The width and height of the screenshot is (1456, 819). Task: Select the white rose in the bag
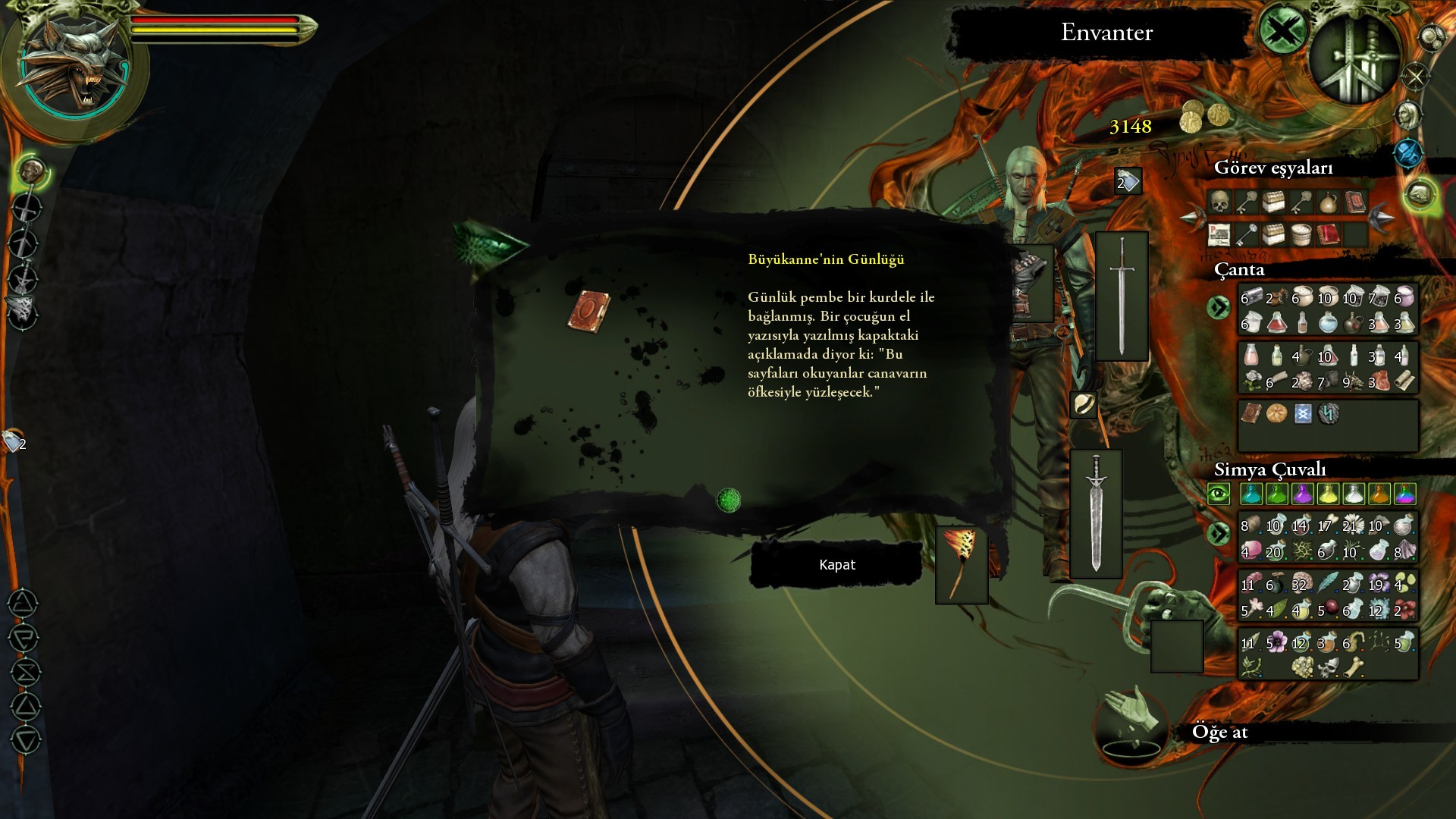[1252, 381]
